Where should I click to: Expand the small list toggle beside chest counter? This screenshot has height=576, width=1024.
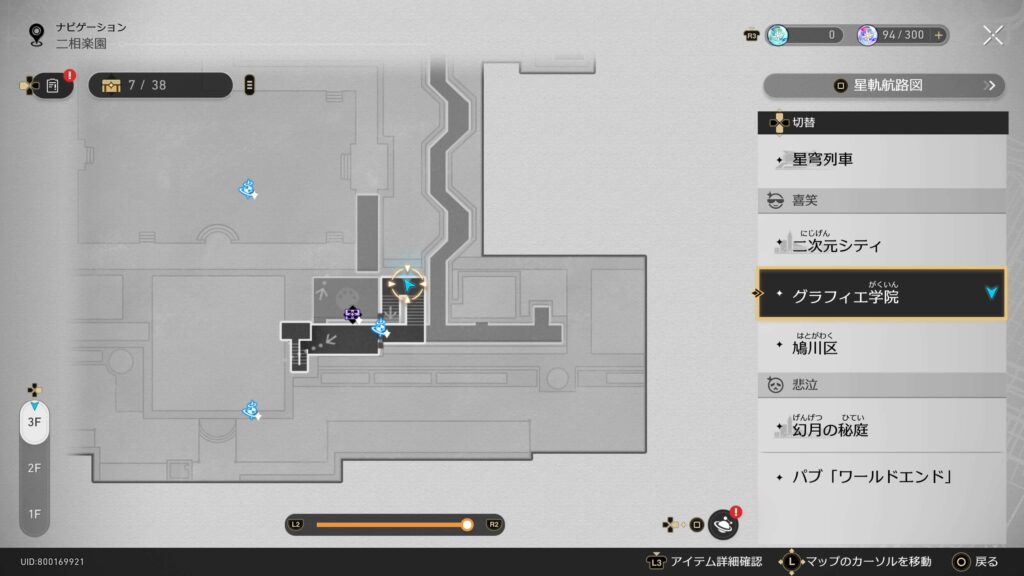pyautogui.click(x=249, y=85)
